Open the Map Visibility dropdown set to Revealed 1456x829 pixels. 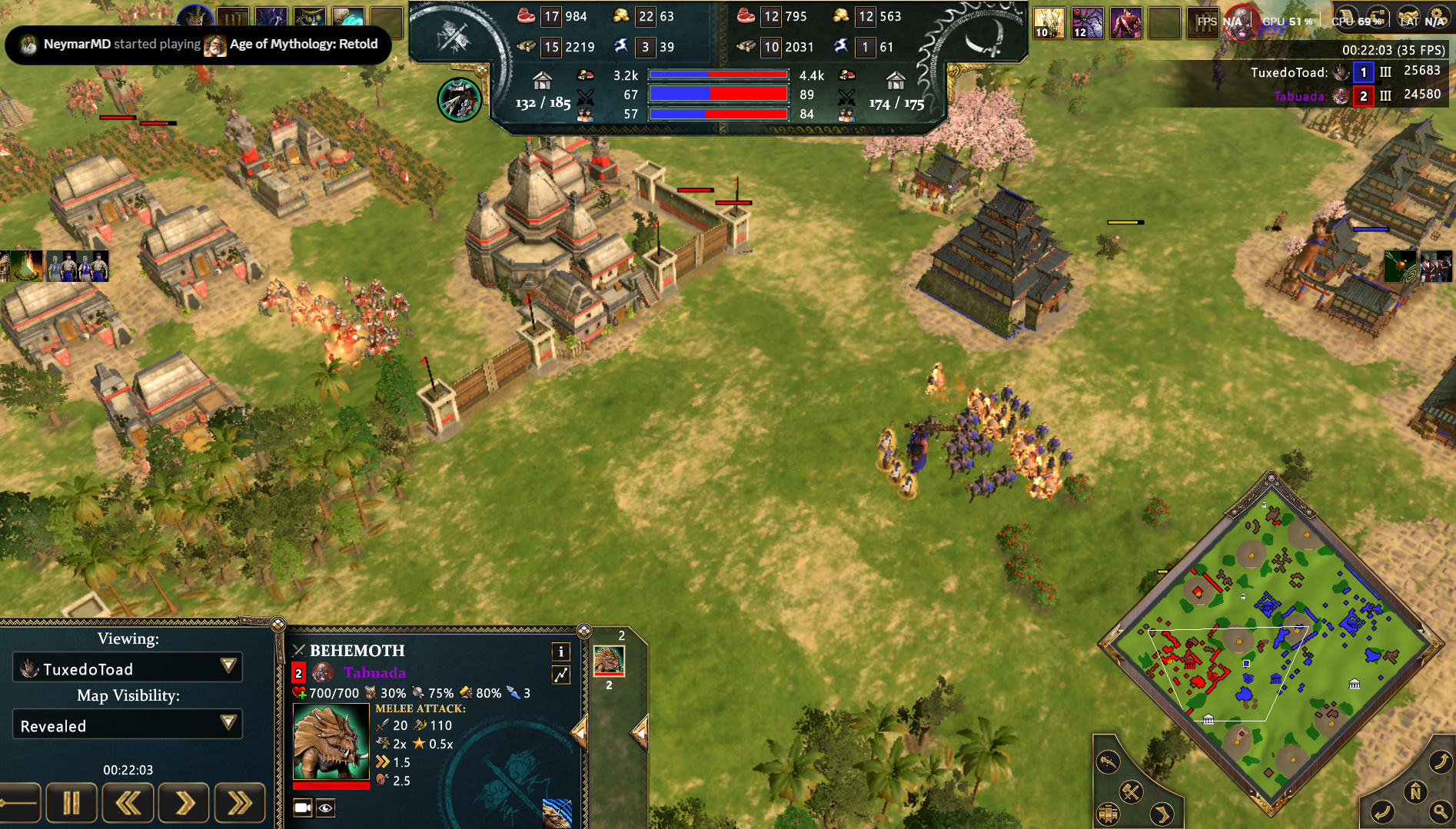pos(128,725)
